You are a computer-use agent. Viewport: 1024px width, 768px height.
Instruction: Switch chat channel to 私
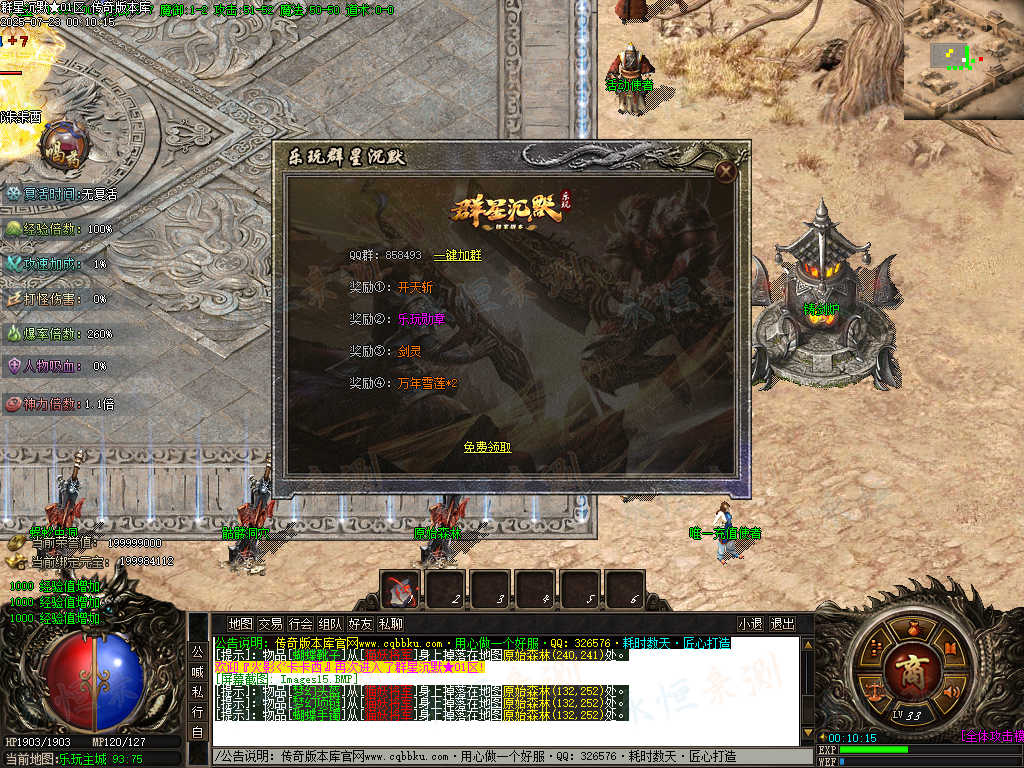click(197, 692)
